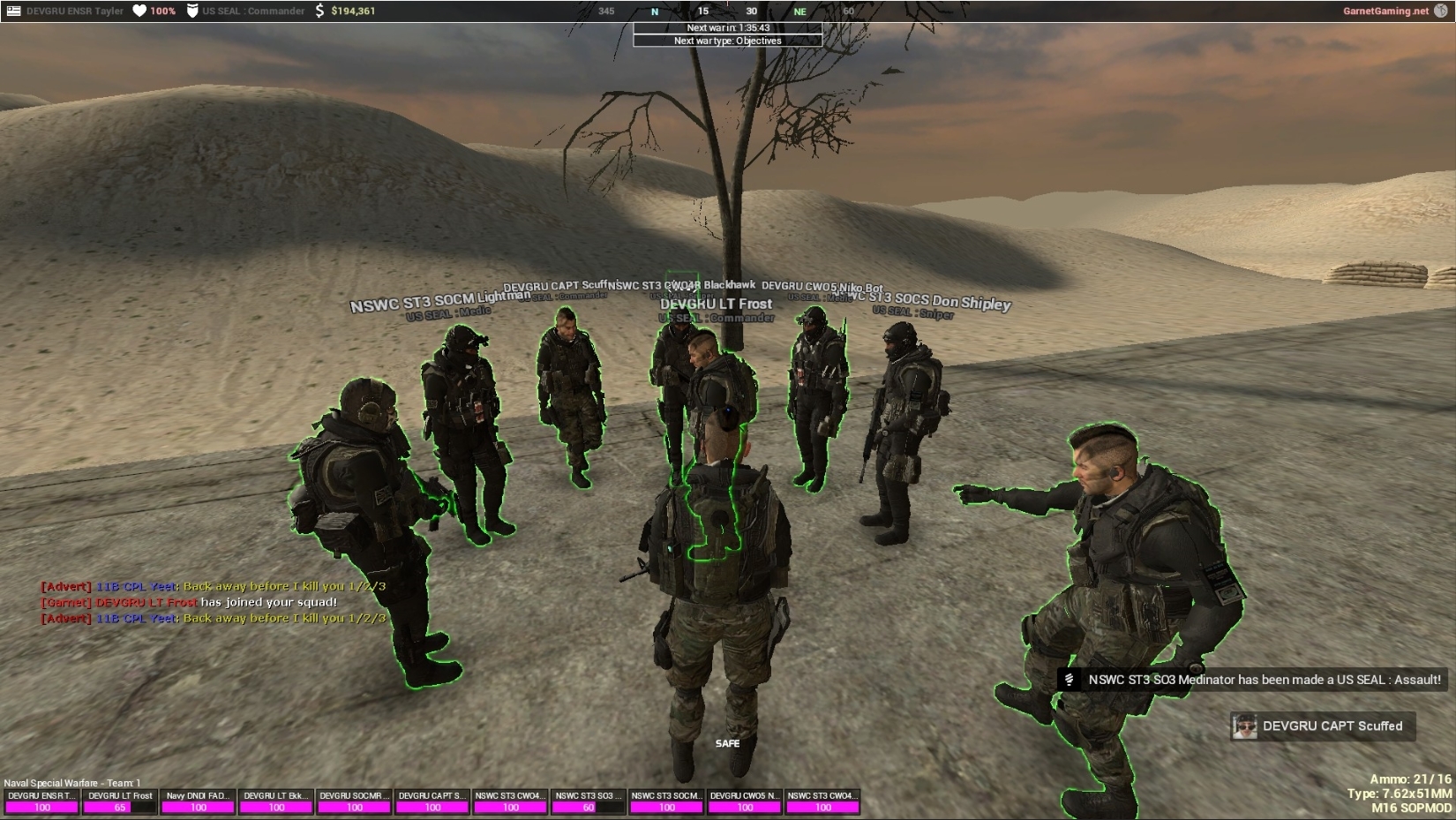Click the SAFE weapon indicator text

click(x=728, y=744)
